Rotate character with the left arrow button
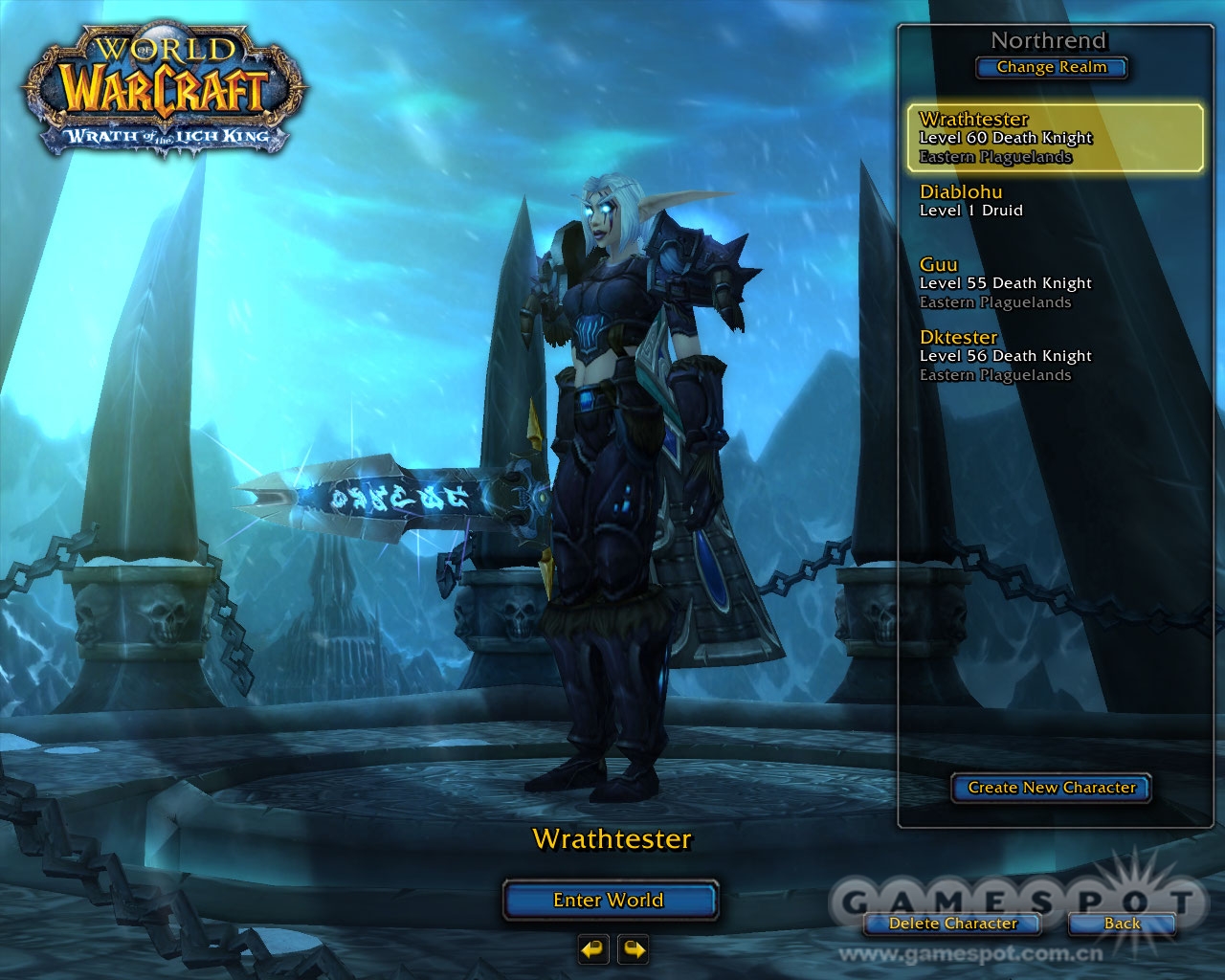Image resolution: width=1225 pixels, height=980 pixels. pyautogui.click(x=593, y=949)
